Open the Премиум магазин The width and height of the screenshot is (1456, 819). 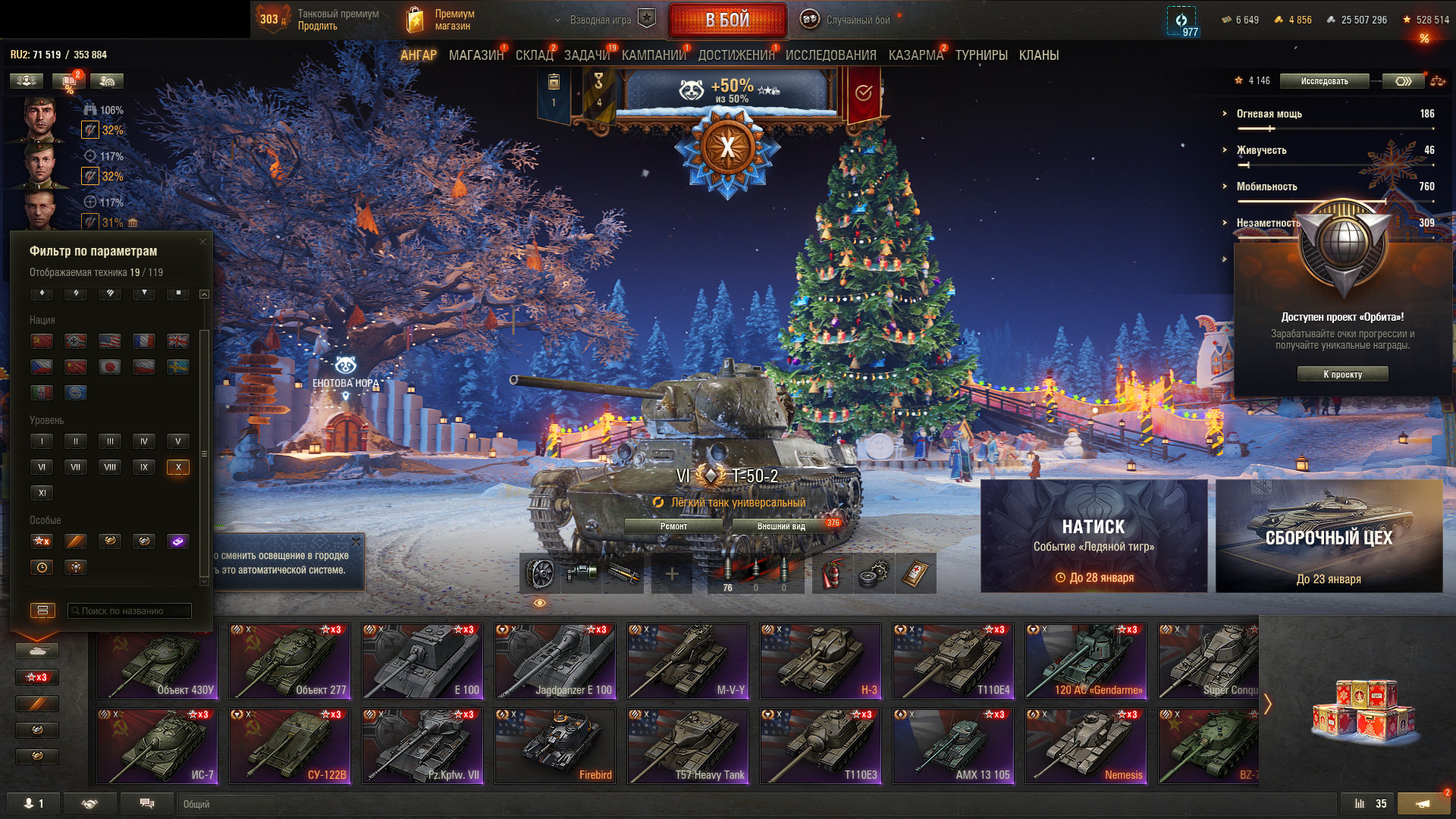(441, 20)
